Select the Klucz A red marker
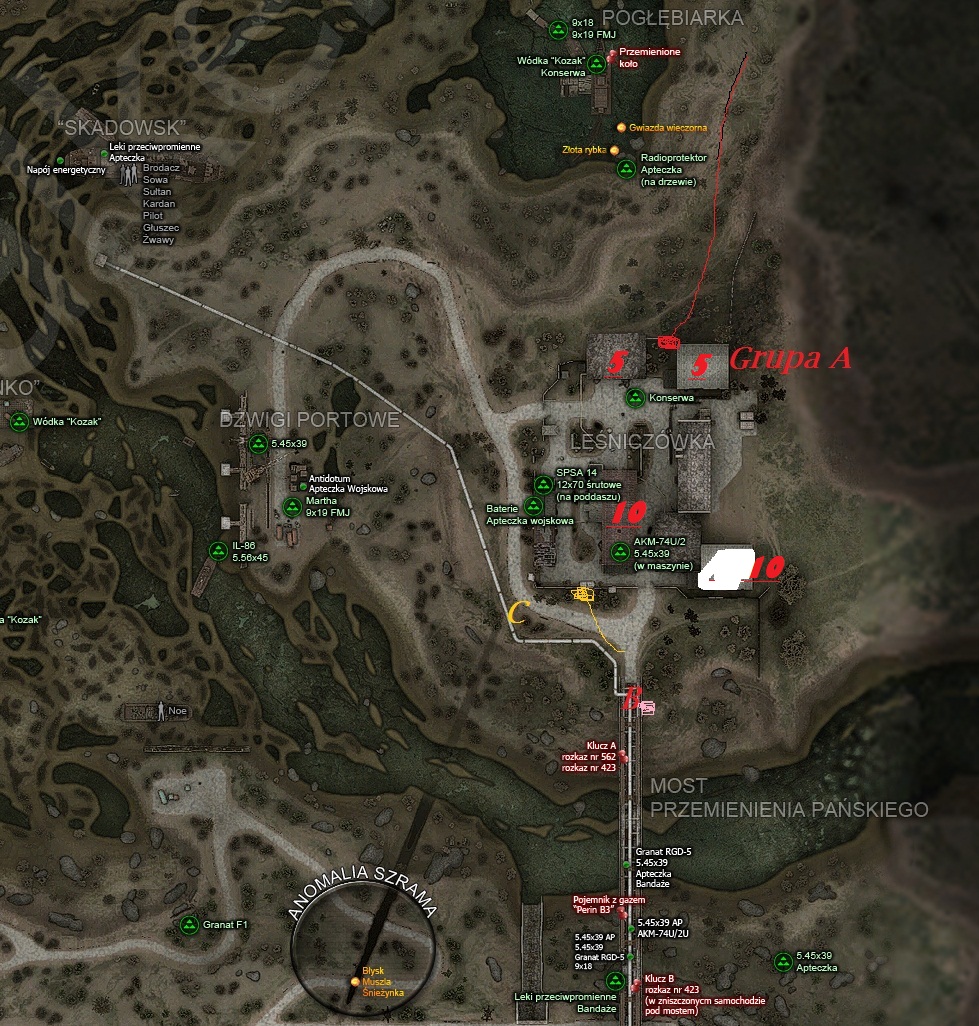The image size is (979, 1026). 623,756
